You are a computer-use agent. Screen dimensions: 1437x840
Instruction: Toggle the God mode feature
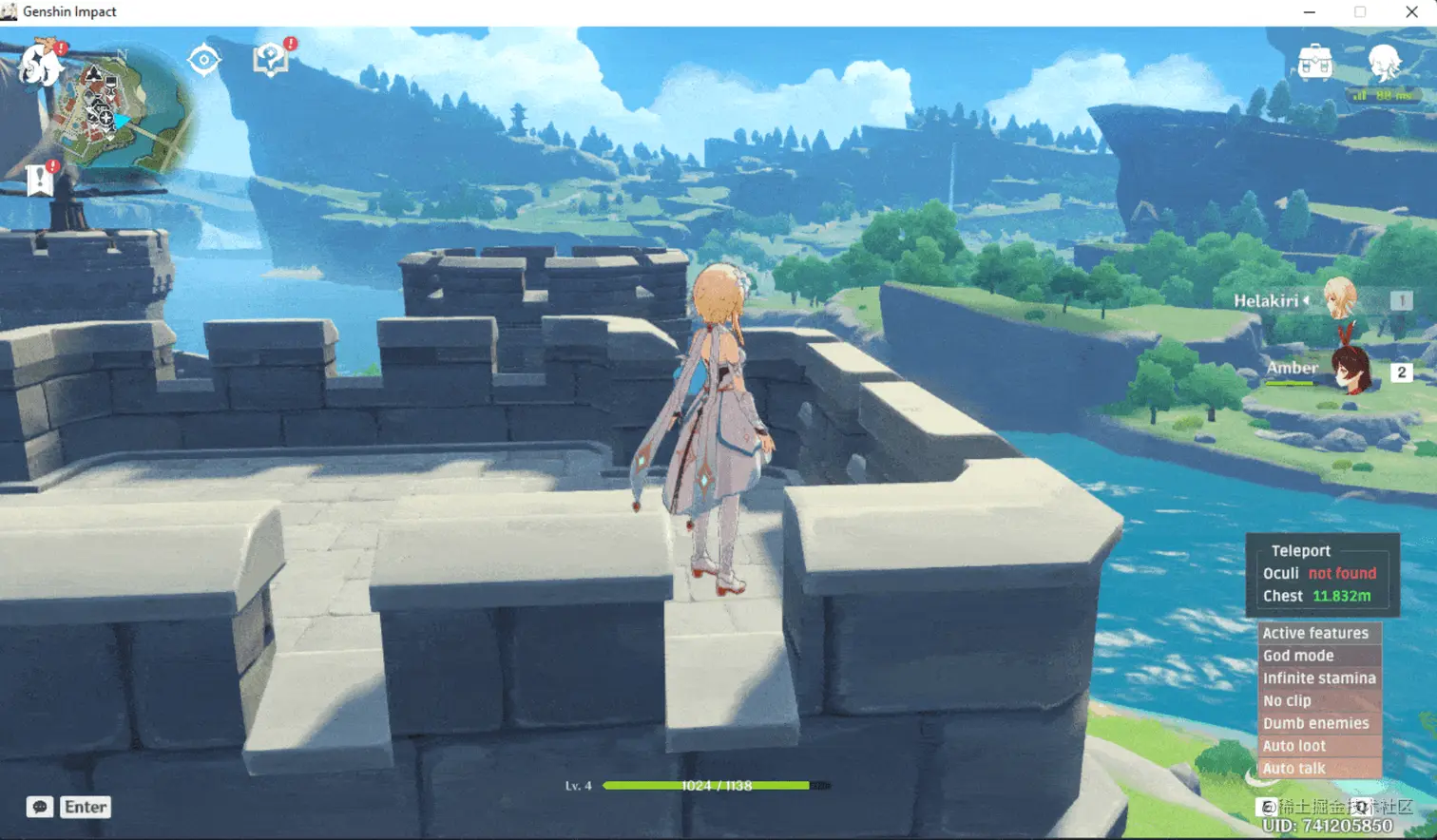pos(1298,656)
